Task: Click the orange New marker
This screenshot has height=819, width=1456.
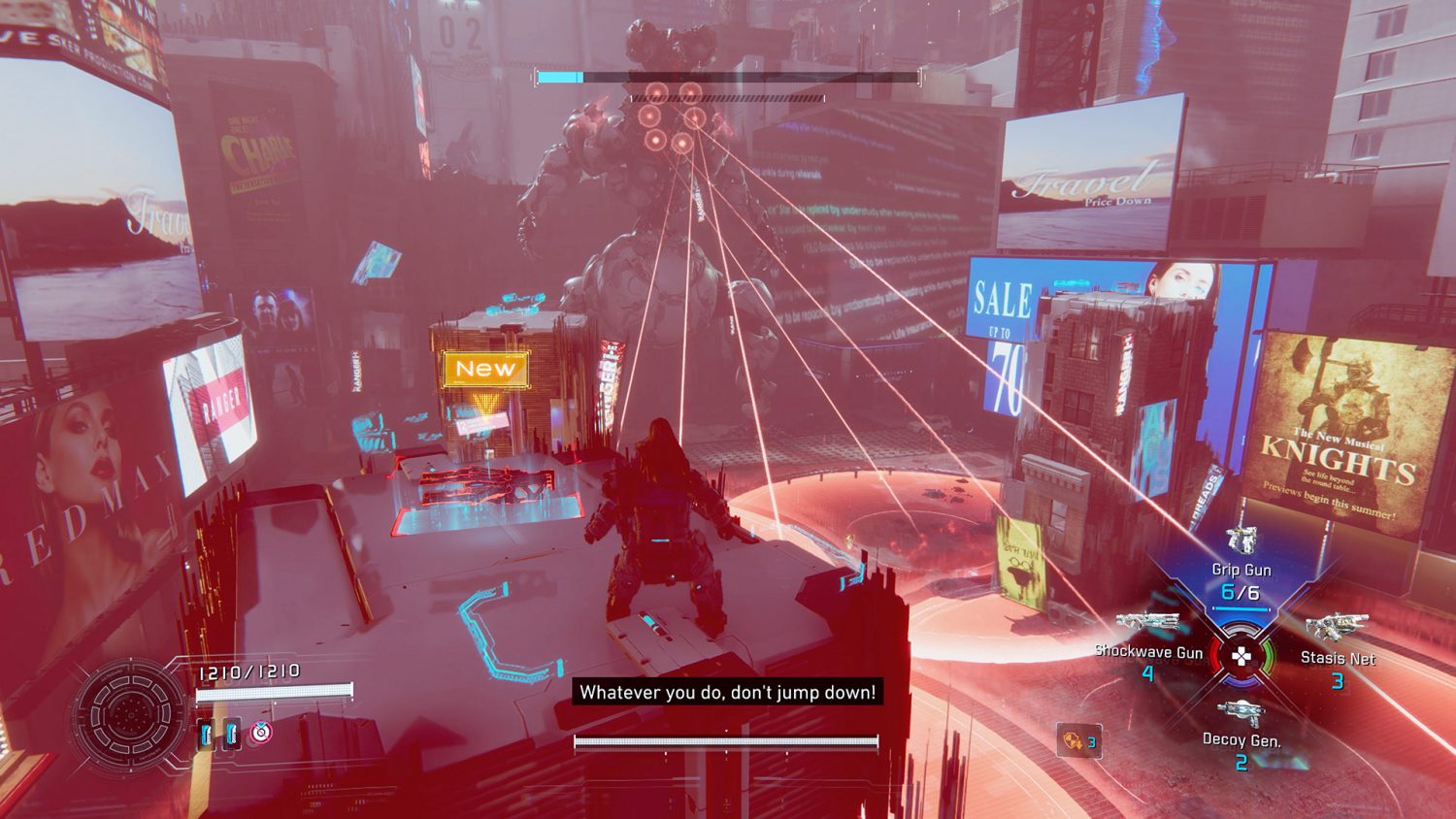Action: (x=485, y=369)
